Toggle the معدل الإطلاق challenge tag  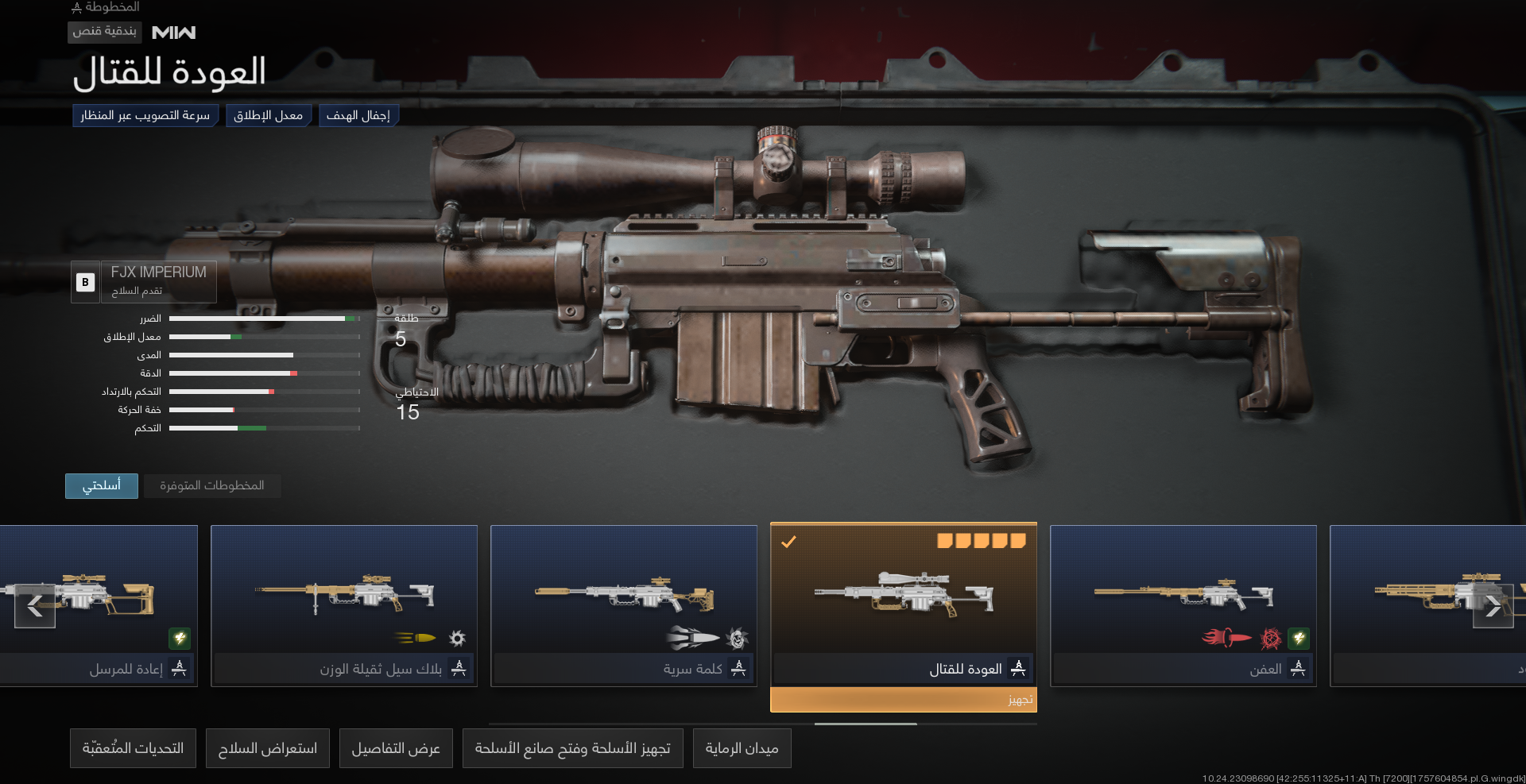[269, 115]
